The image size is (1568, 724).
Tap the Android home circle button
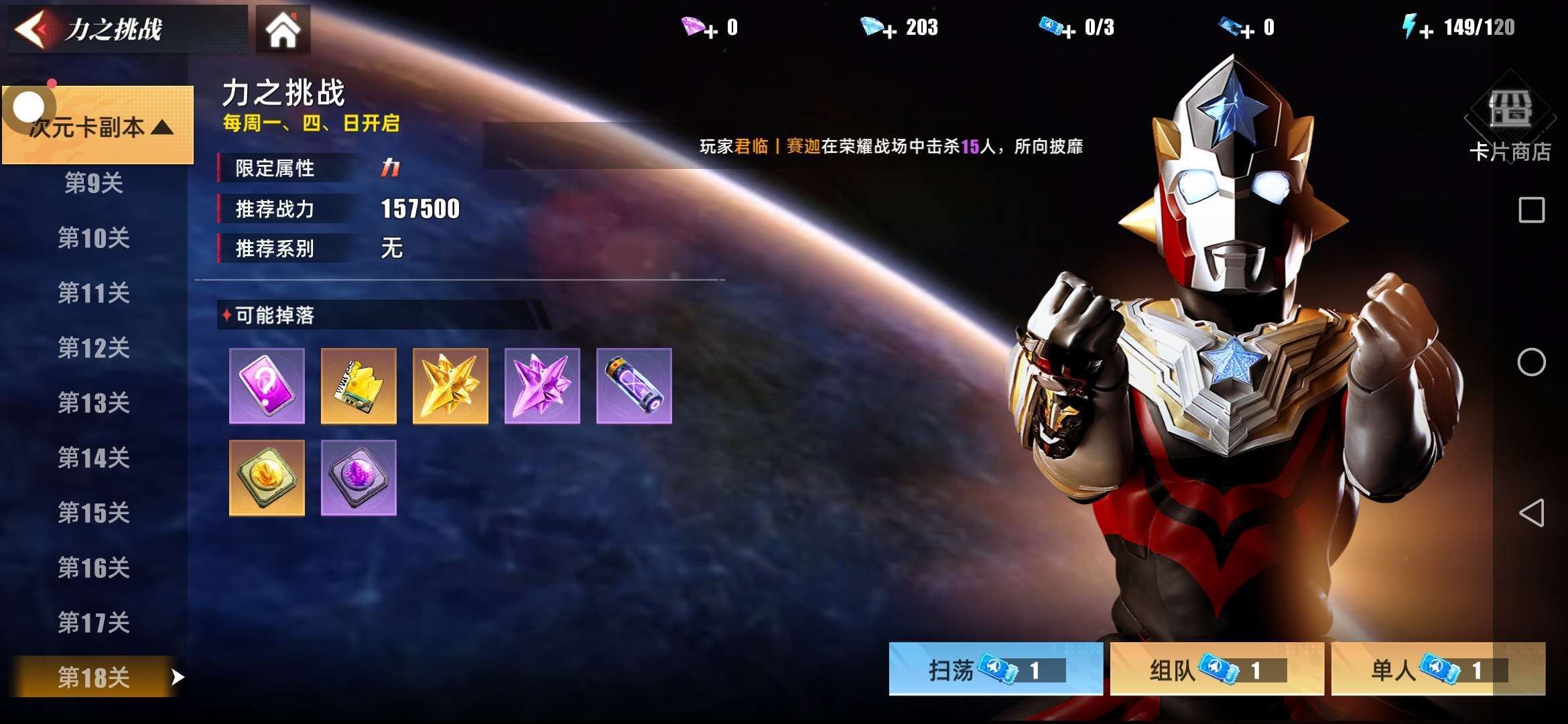pyautogui.click(x=1531, y=362)
